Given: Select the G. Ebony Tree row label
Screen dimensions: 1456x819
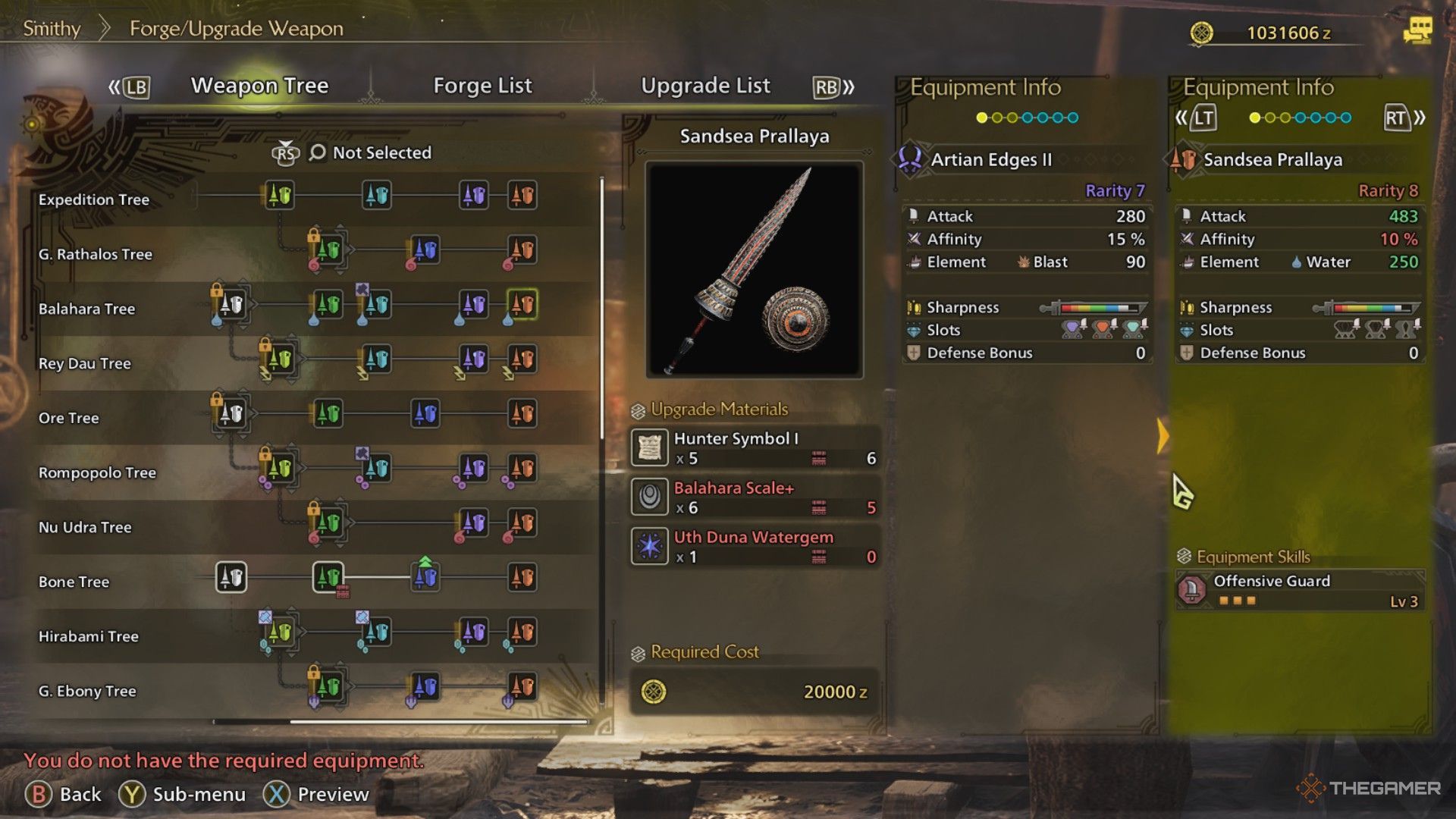Looking at the screenshot, I should pyautogui.click(x=87, y=691).
